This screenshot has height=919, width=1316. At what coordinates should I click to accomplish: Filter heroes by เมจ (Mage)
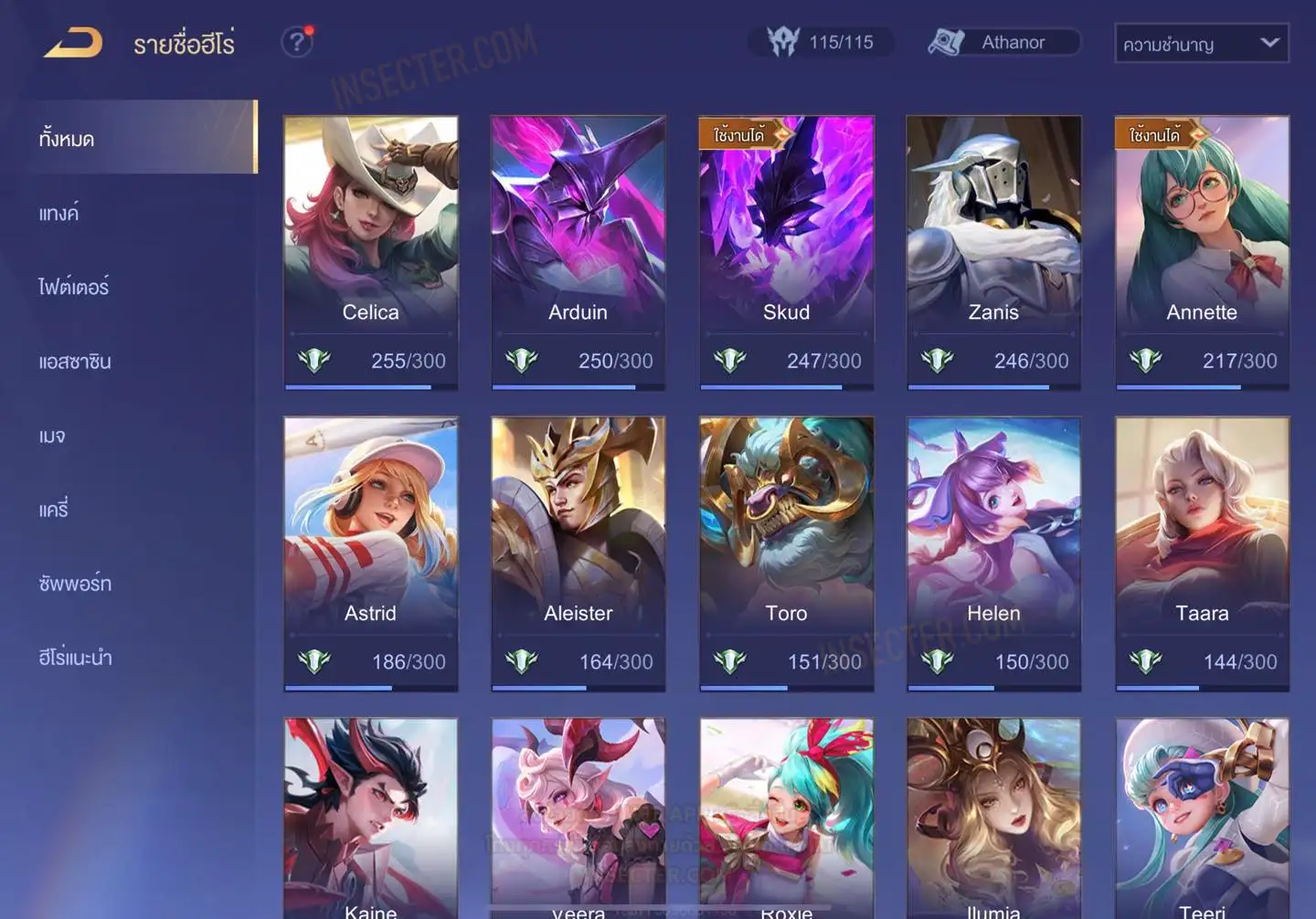[52, 436]
